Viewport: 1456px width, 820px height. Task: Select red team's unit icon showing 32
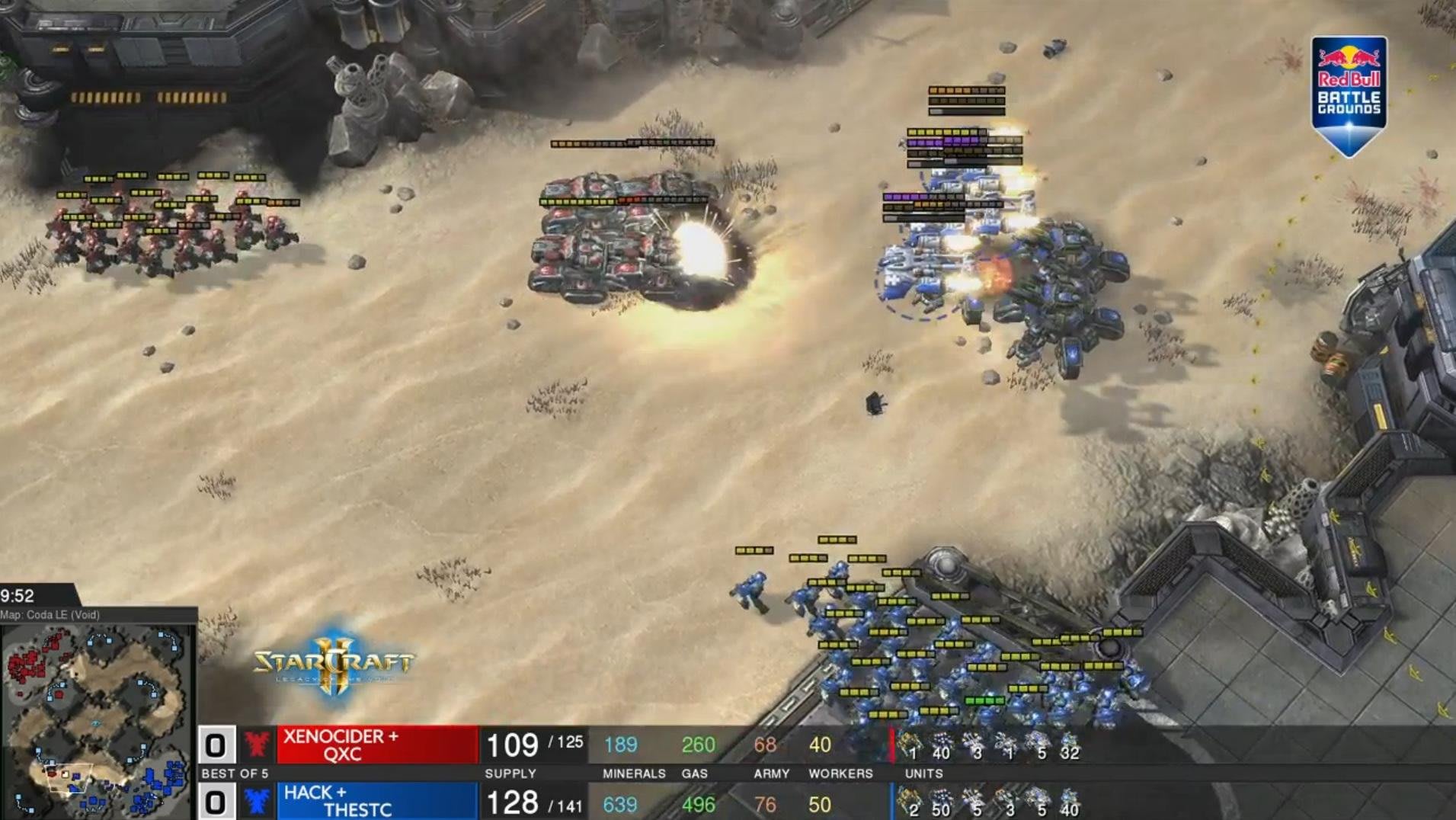coord(1068,745)
